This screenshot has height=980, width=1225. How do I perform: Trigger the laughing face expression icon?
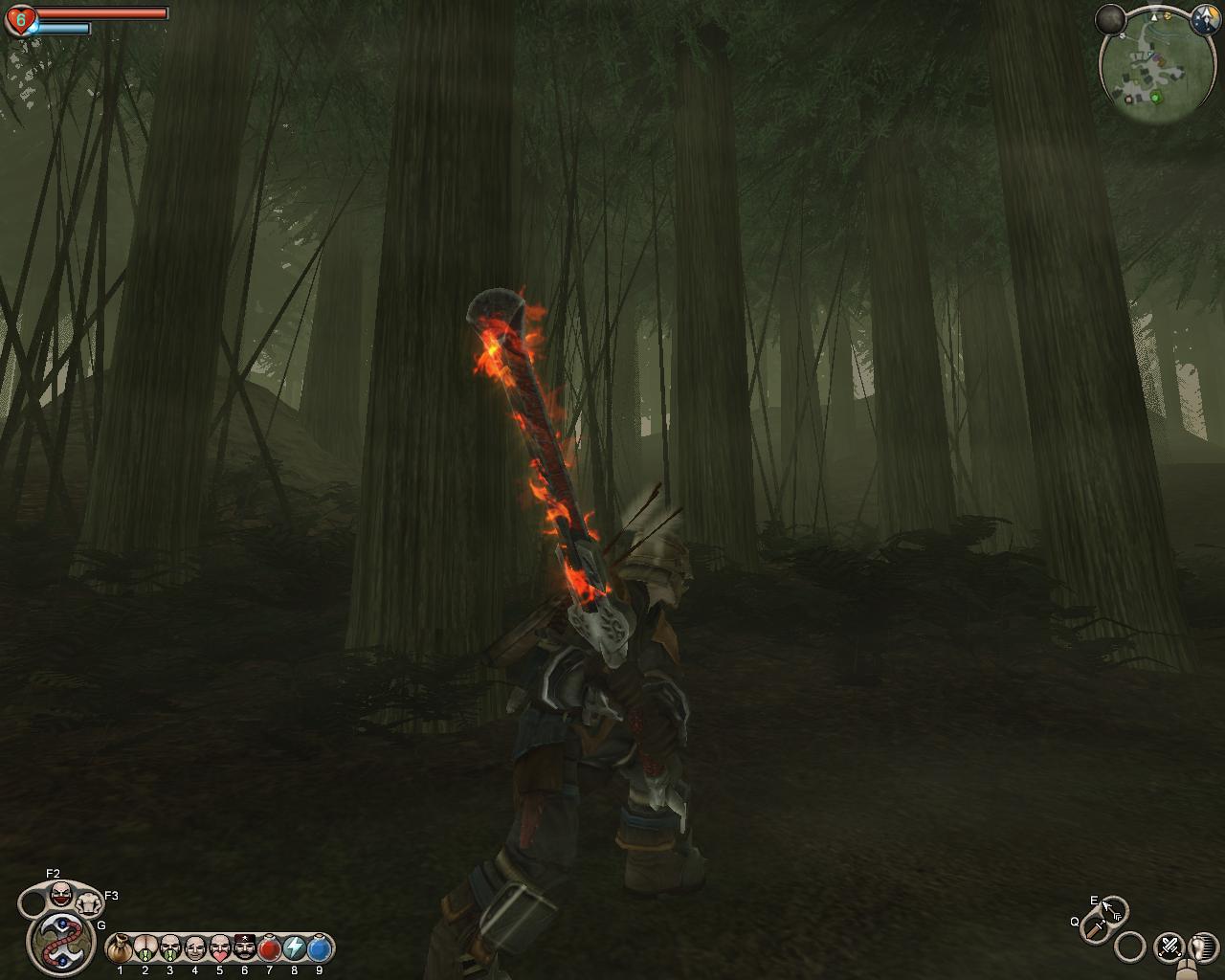point(61,895)
